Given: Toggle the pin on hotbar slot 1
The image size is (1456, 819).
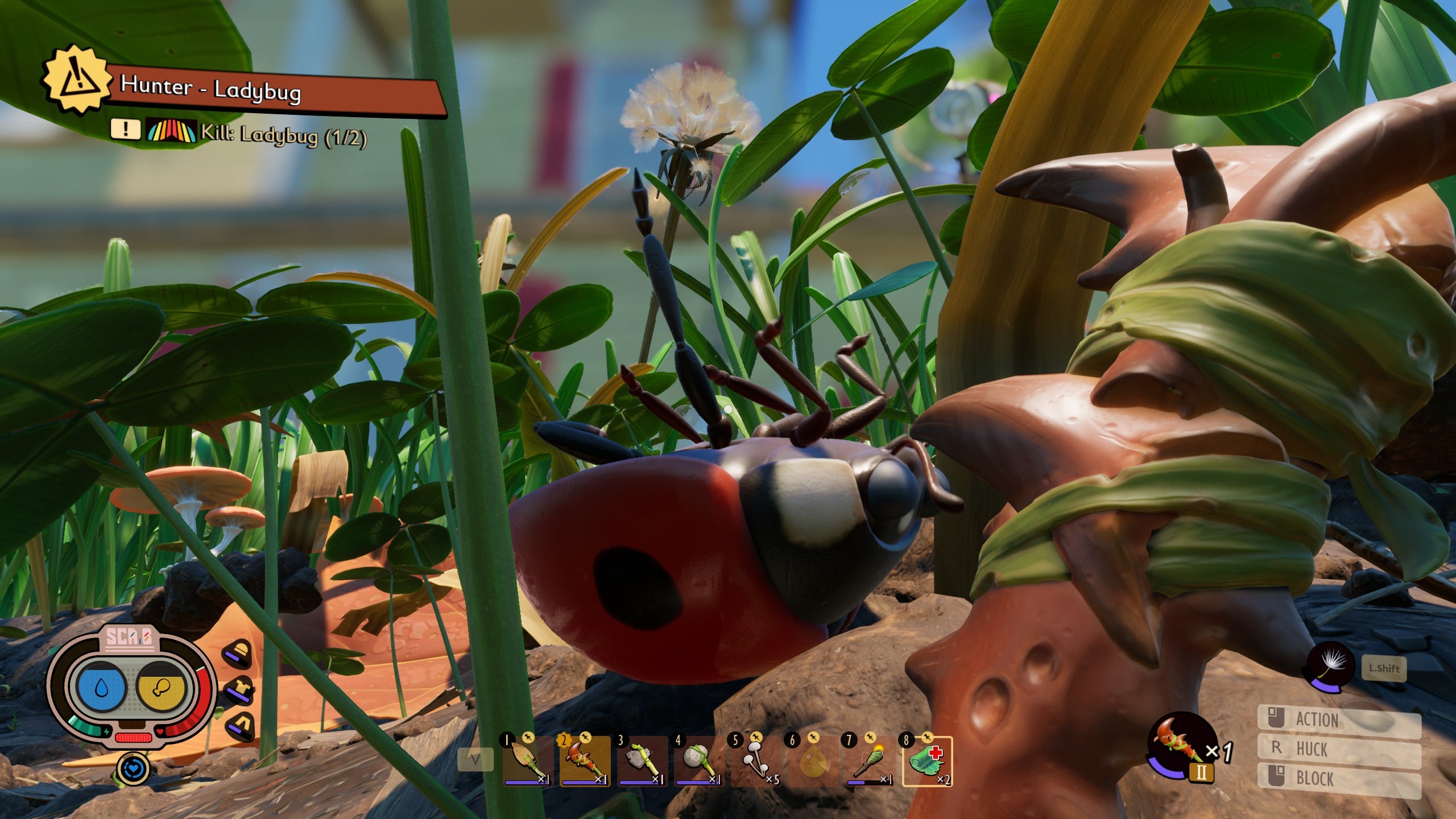Looking at the screenshot, I should [x=529, y=737].
